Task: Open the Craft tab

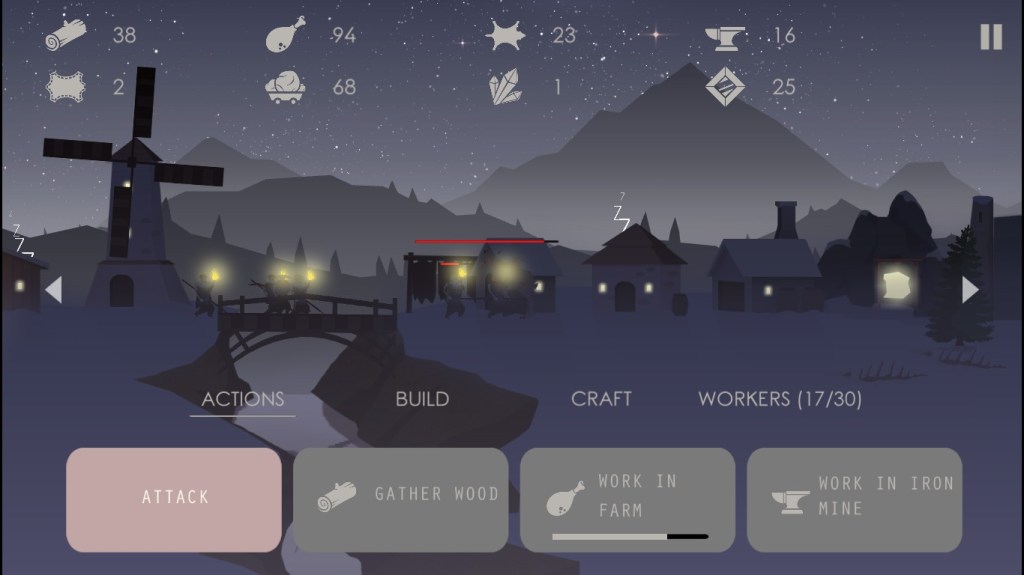Action: tap(601, 399)
